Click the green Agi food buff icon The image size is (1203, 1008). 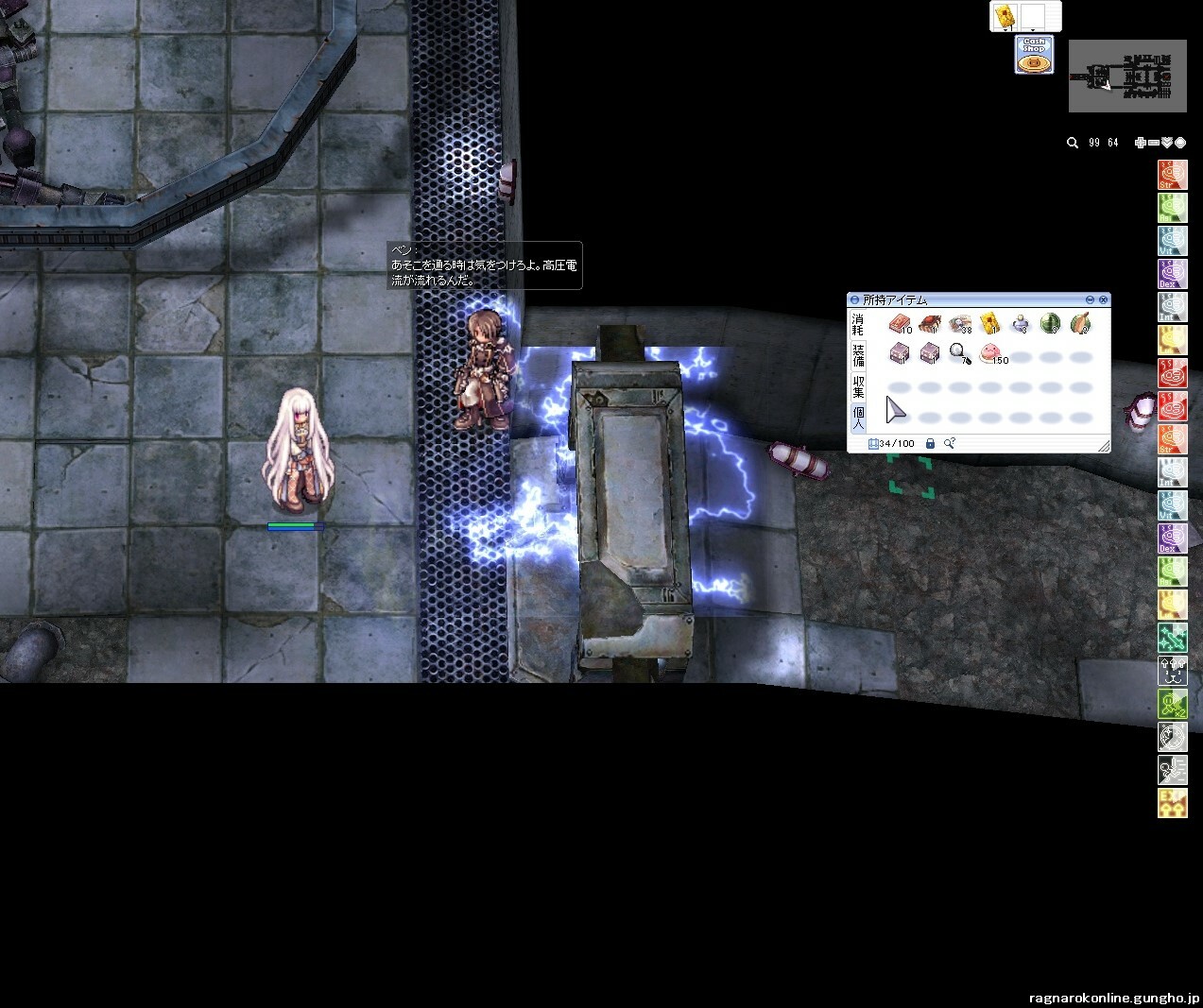coord(1172,207)
